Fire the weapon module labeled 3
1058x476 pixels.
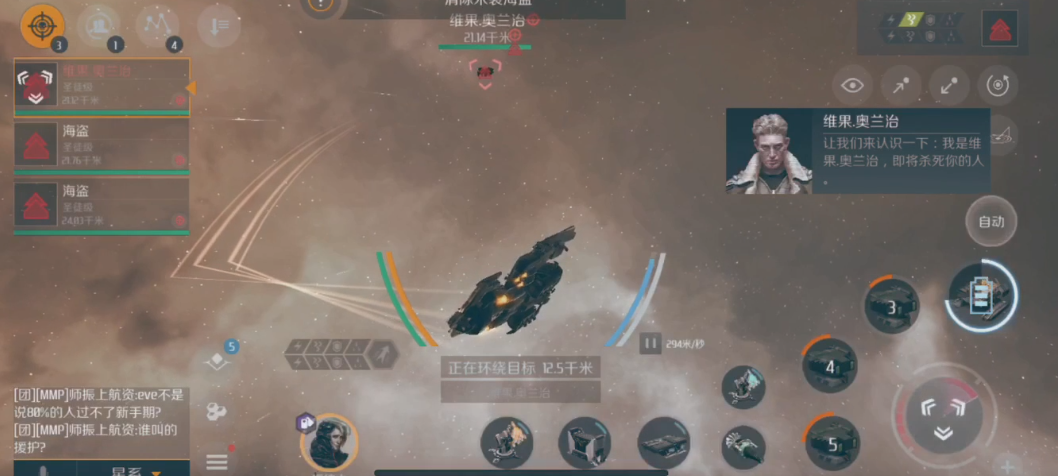(x=891, y=305)
